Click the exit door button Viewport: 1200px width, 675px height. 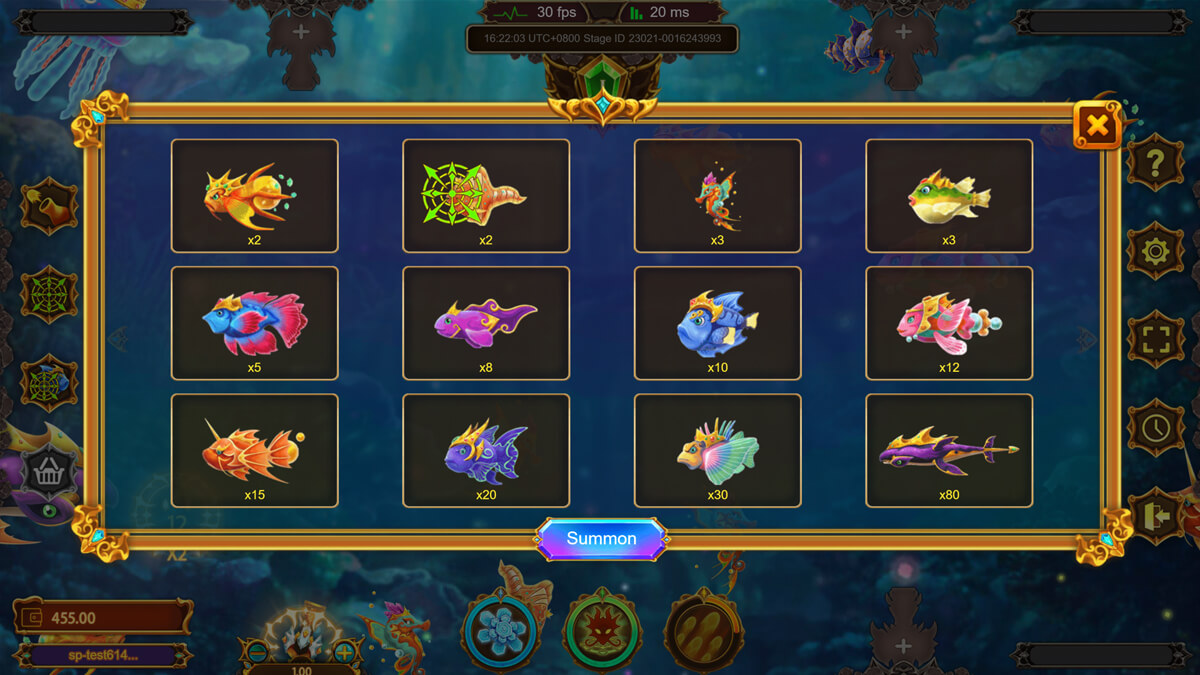[x=1155, y=515]
